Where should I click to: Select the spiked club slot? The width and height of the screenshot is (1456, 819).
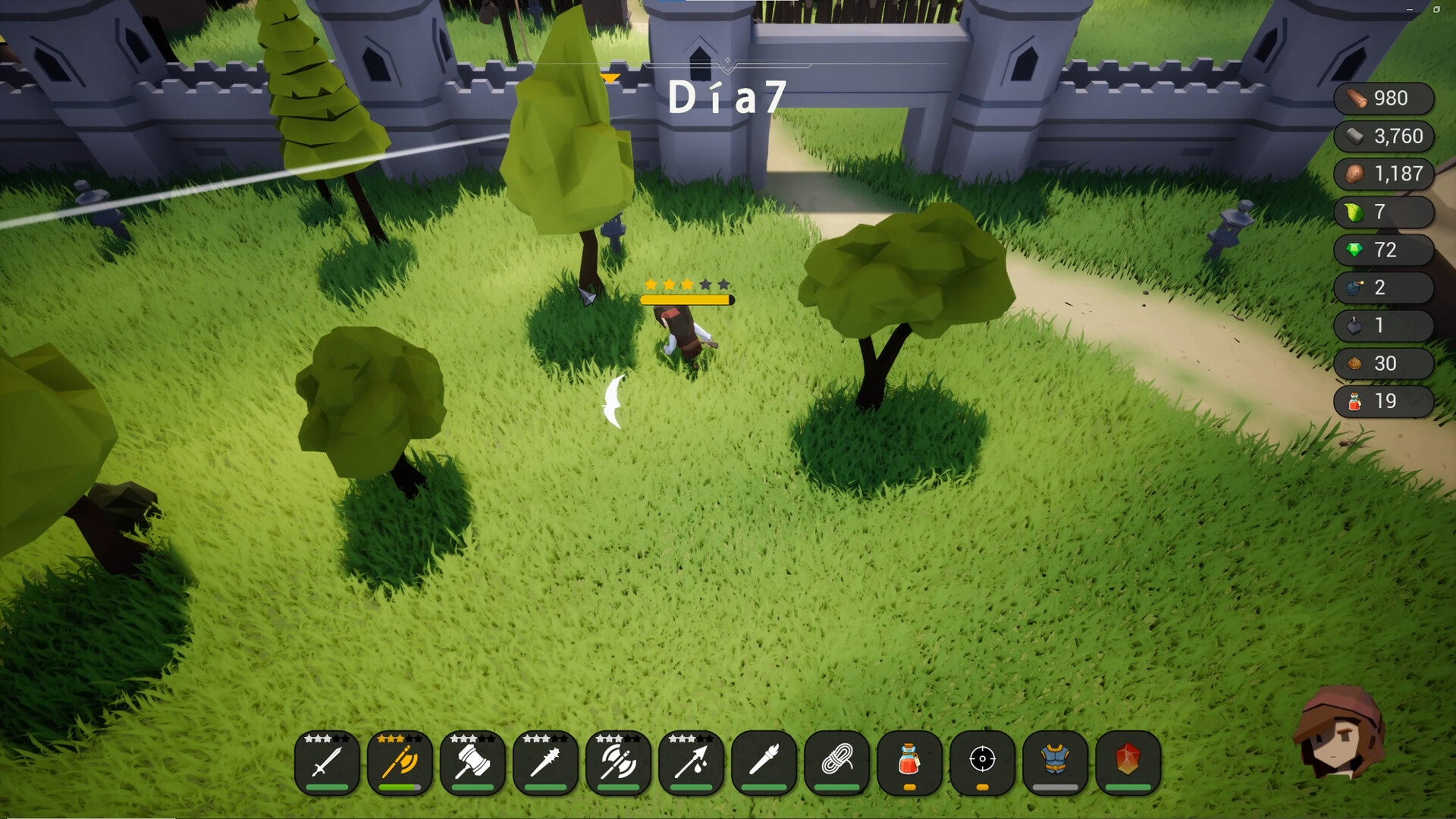(x=545, y=761)
